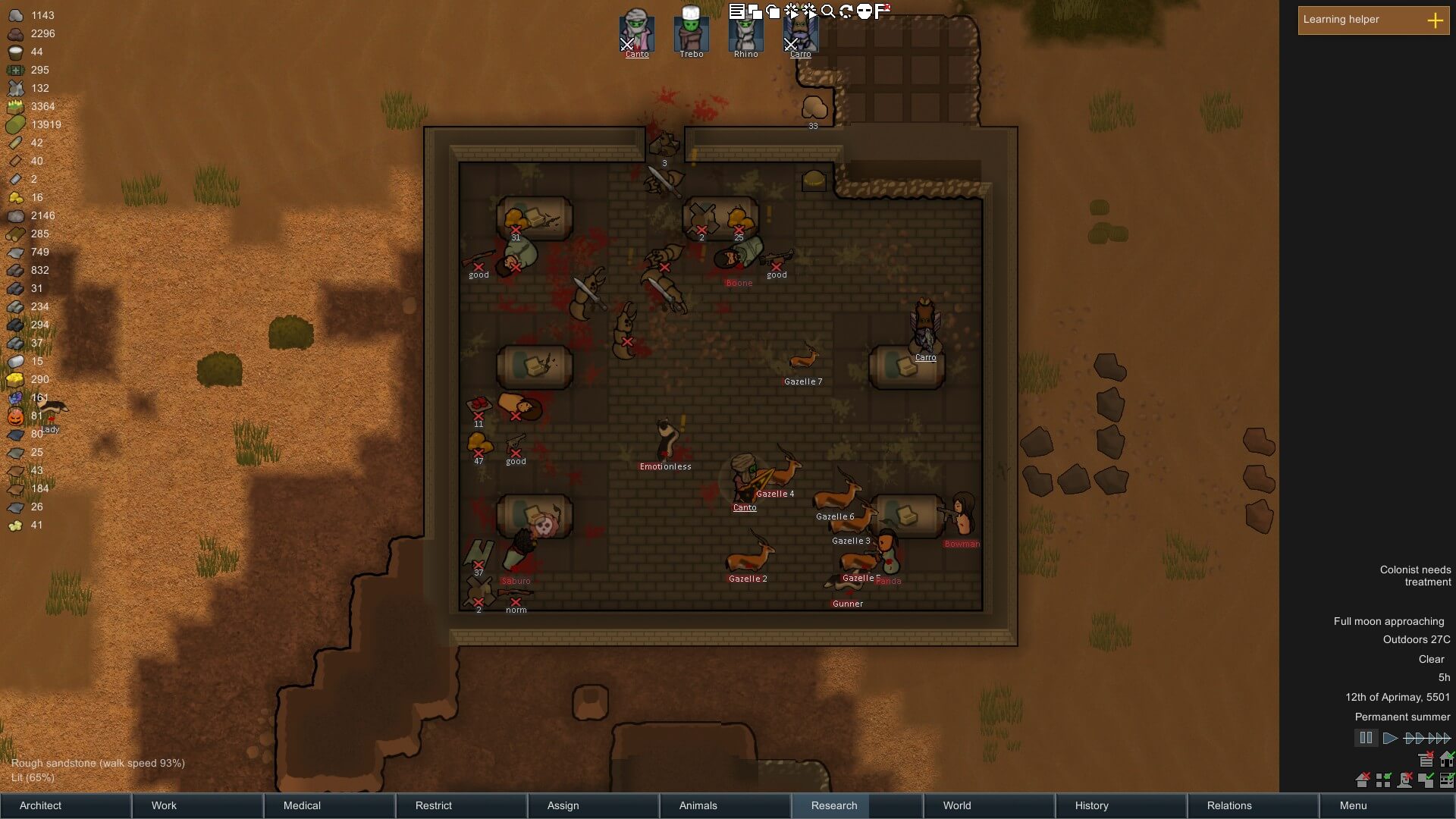The height and width of the screenshot is (819, 1456).
Task: Set game speed to normal play
Action: tap(1389, 738)
